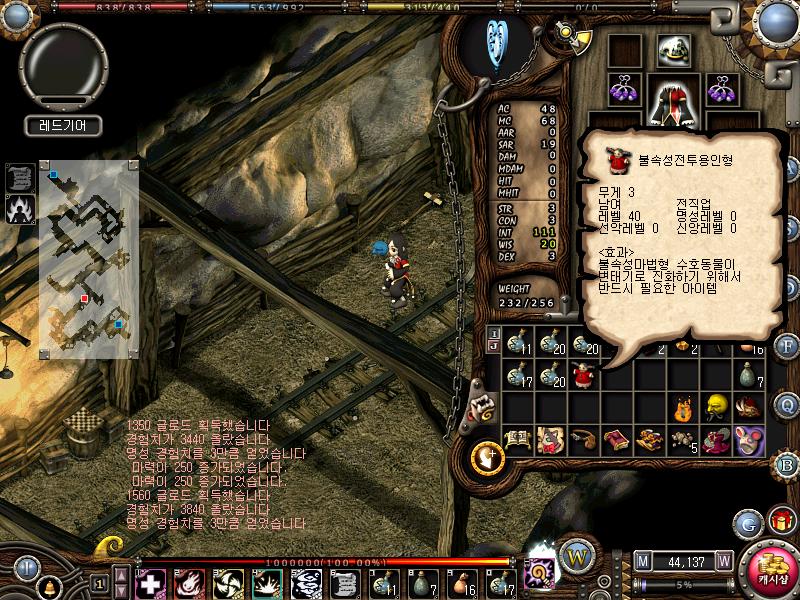Click the red gift box button

781,521
